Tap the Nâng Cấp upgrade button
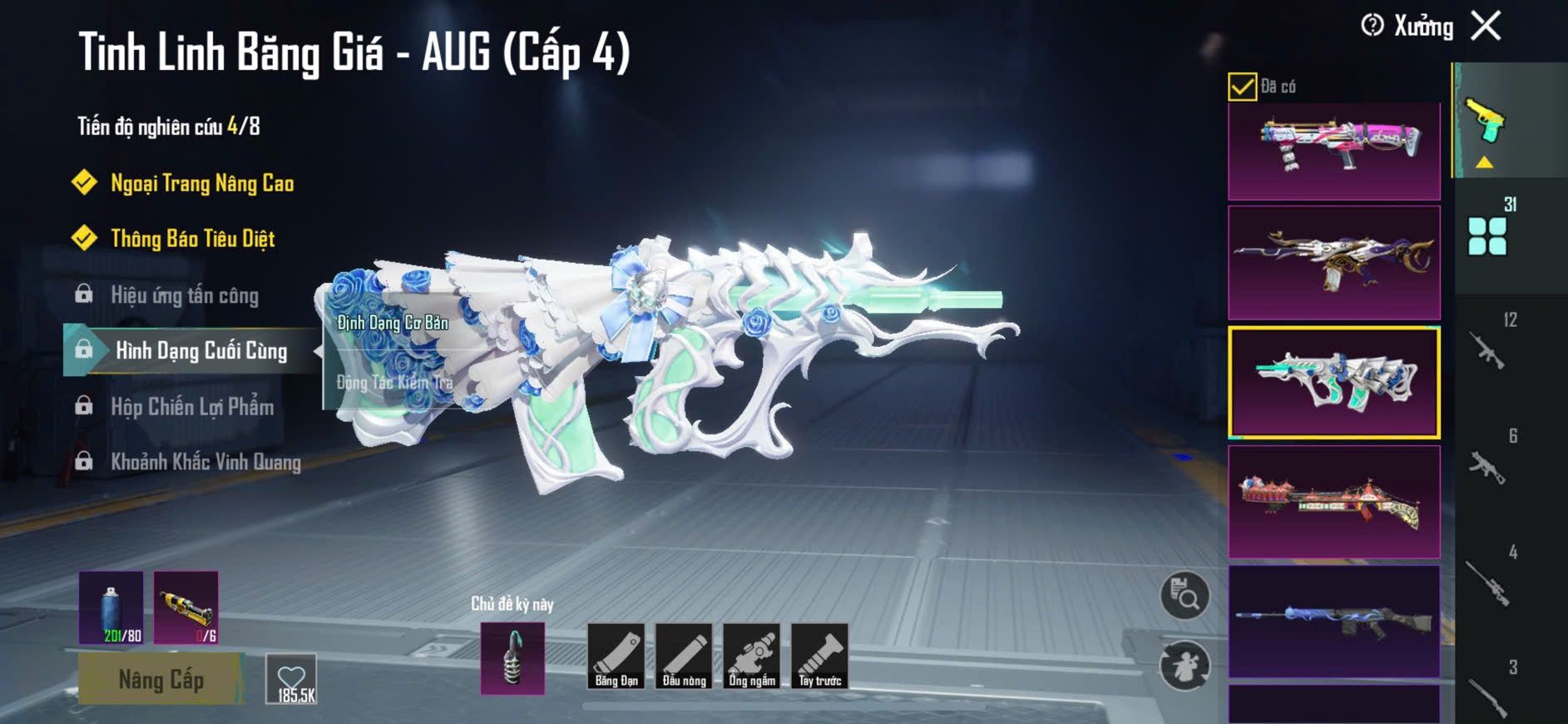The image size is (1568, 724). 161,679
